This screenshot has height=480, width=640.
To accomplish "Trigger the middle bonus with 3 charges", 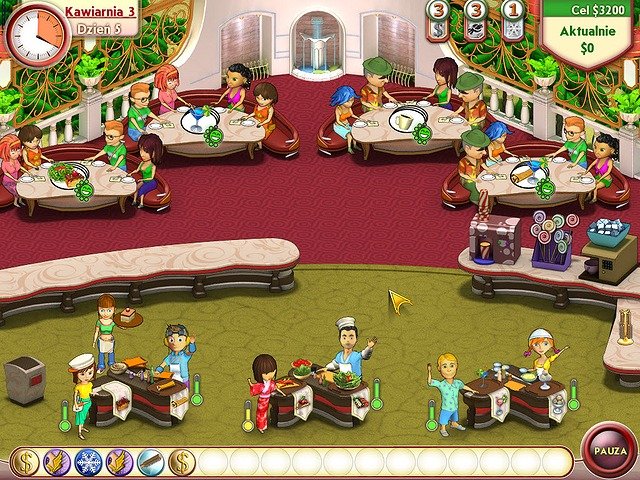I will pyautogui.click(x=476, y=21).
